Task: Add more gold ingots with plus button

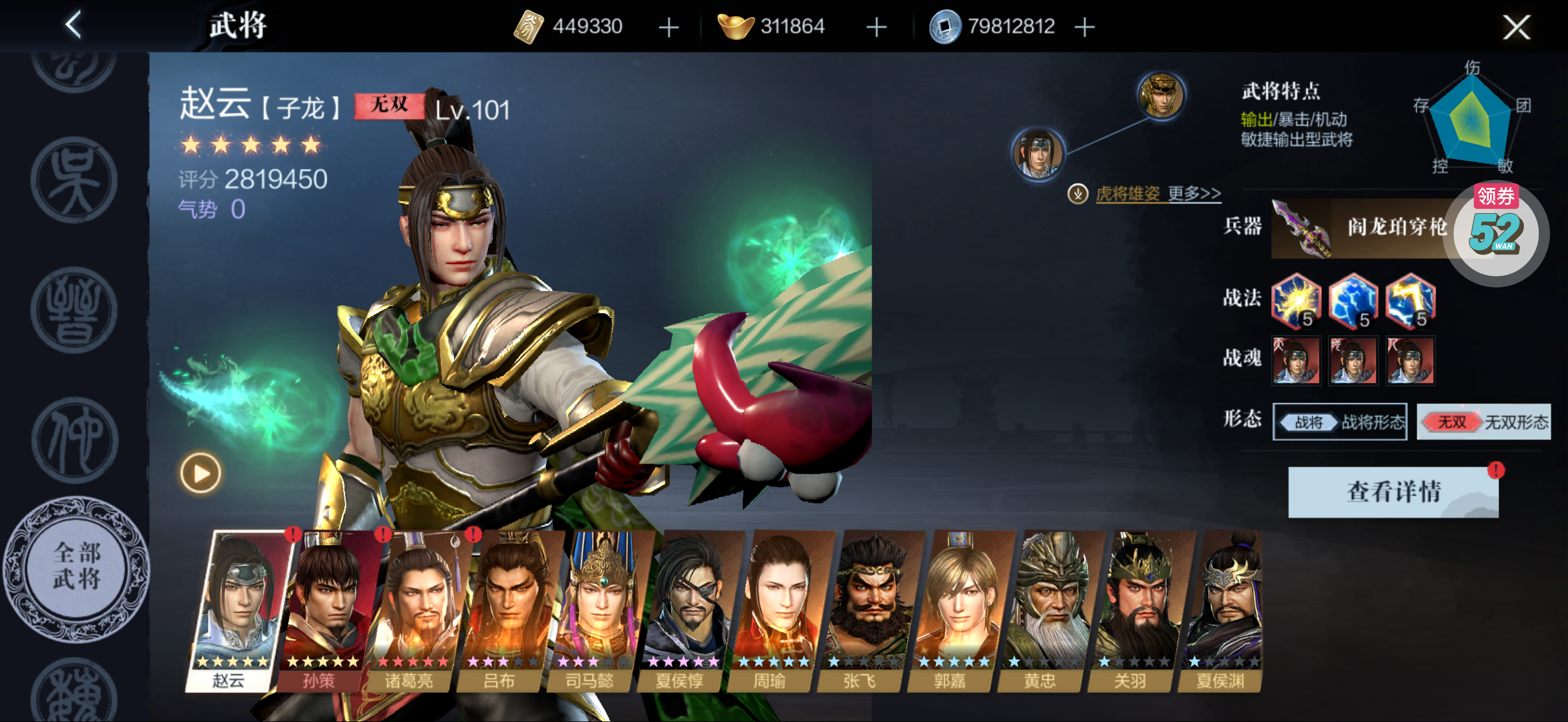Action: pos(876,28)
